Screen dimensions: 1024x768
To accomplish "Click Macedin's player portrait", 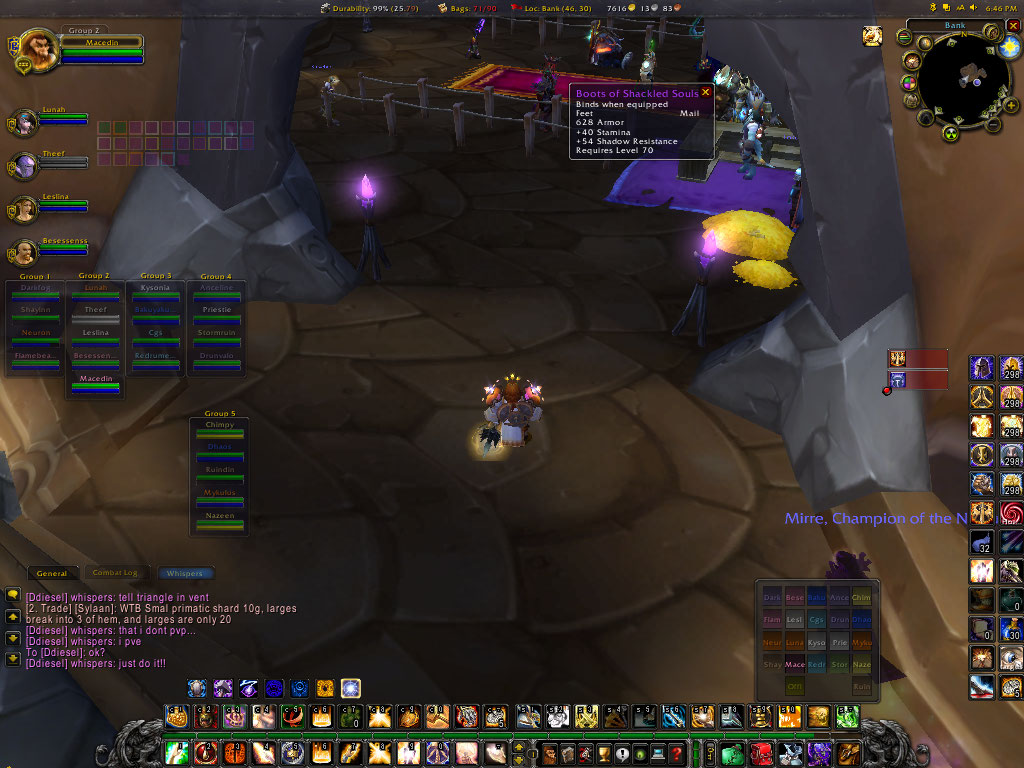I will coord(37,47).
